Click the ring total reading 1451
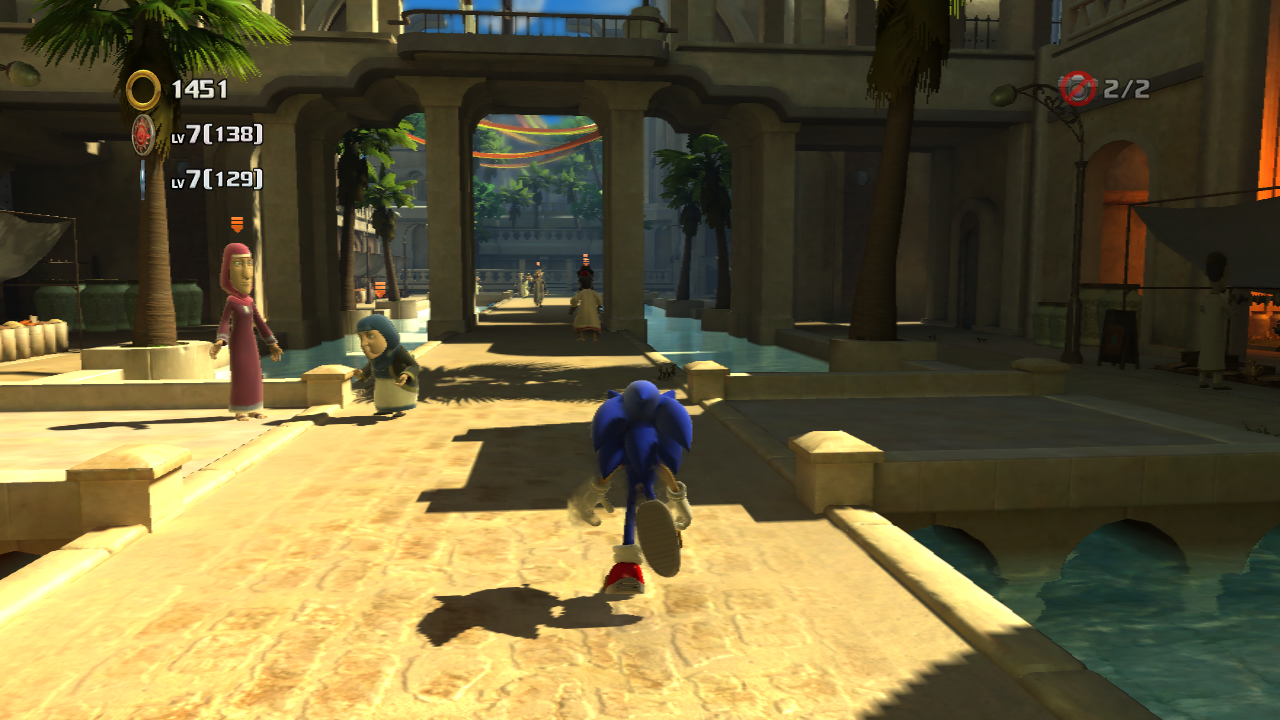 coord(200,88)
